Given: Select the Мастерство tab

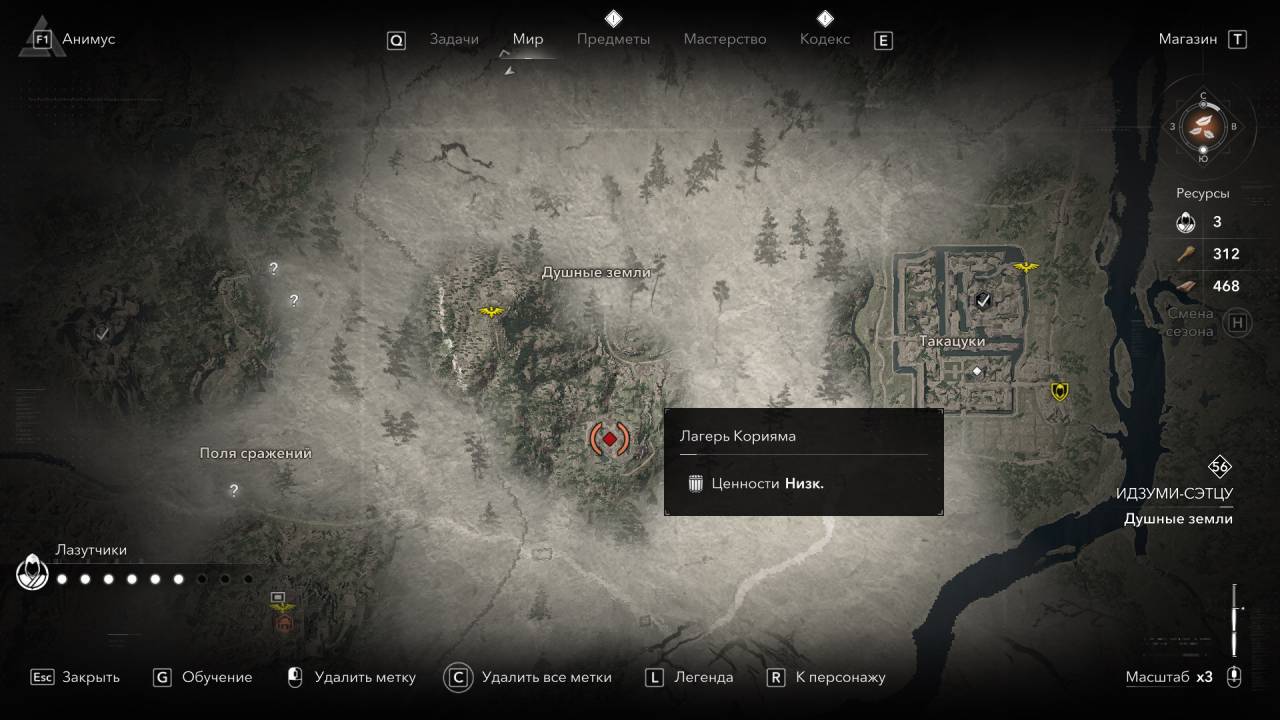Looking at the screenshot, I should [725, 39].
